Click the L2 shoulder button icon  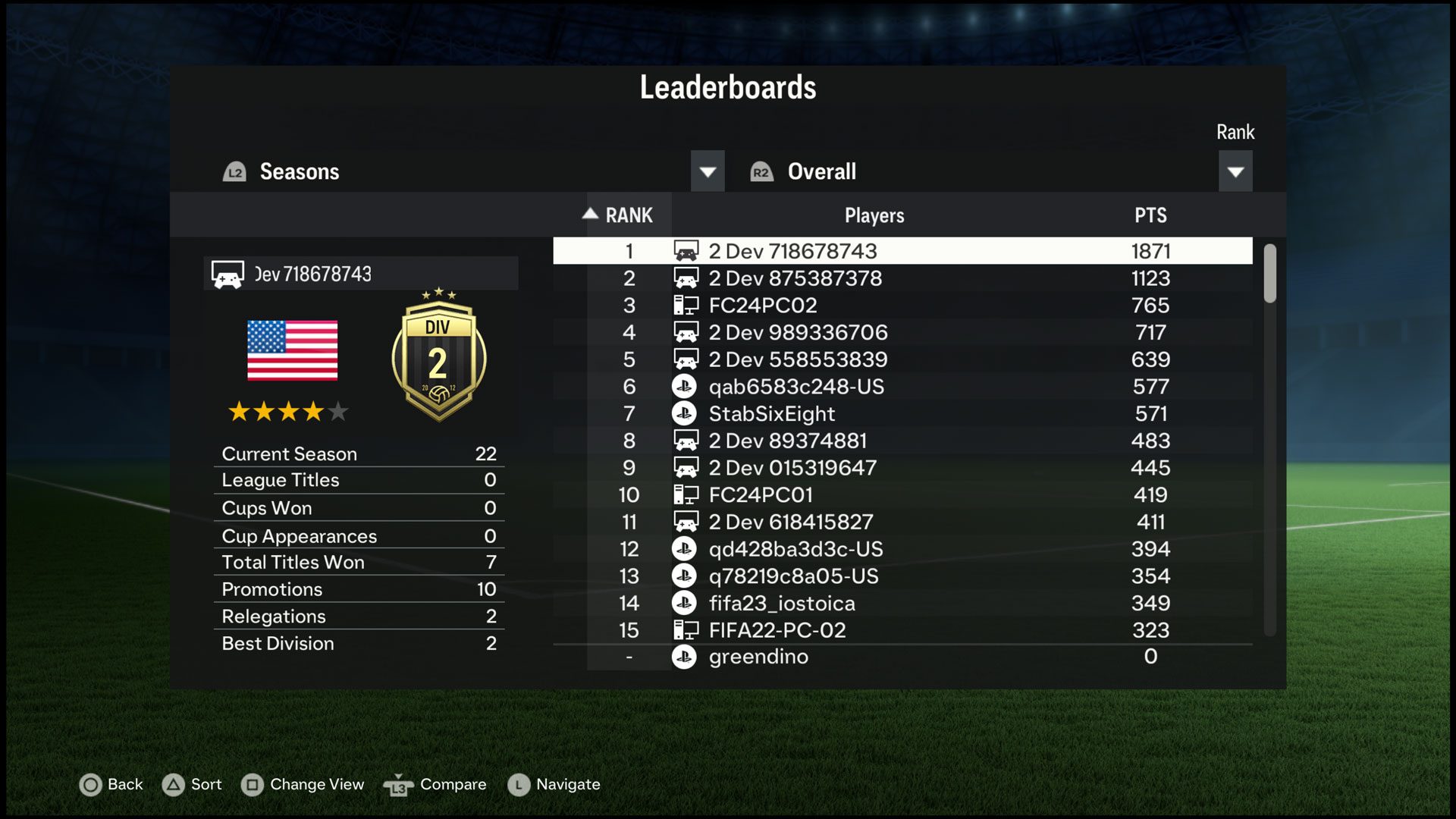click(234, 171)
